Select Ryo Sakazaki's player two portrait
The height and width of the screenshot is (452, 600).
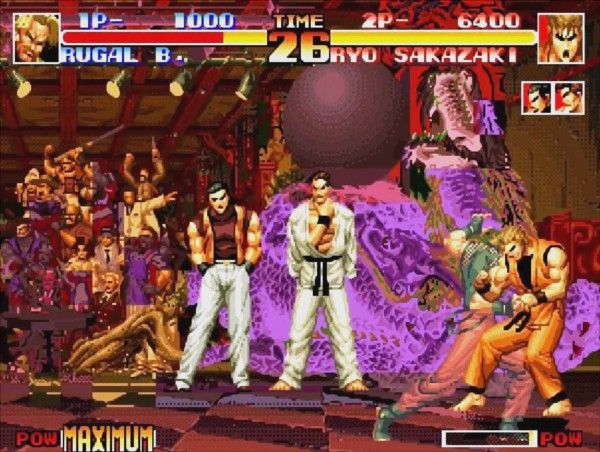(x=561, y=38)
